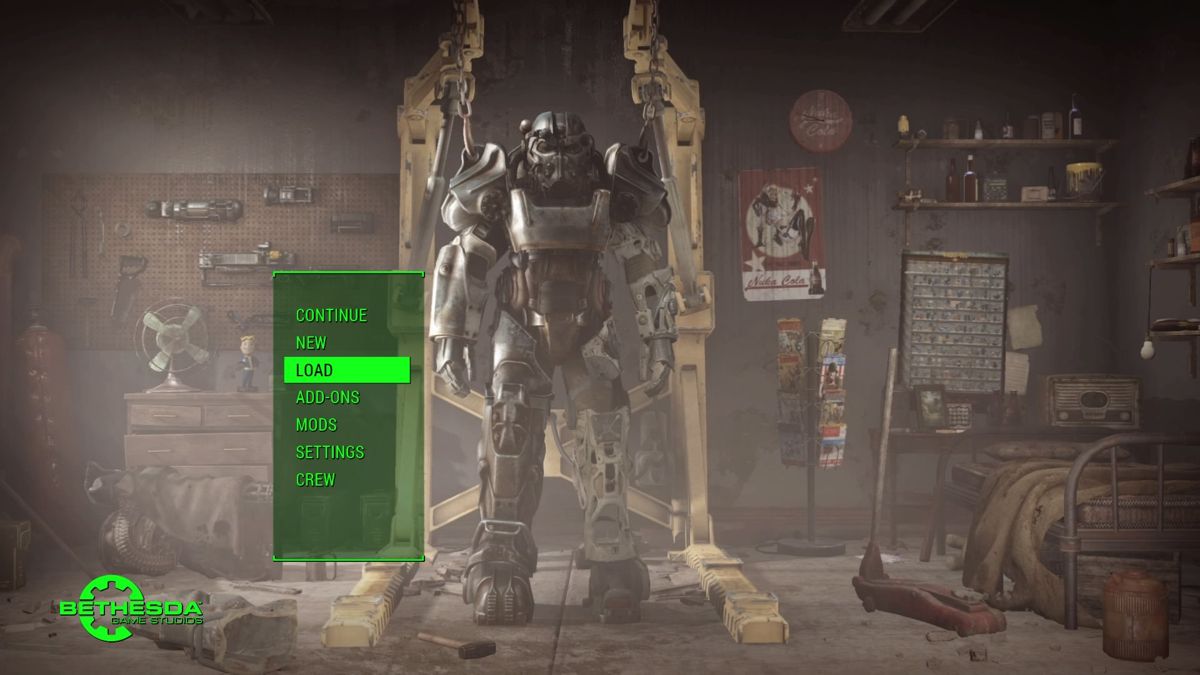Go to Settings
Viewport: 1200px width, 675px height.
pos(330,452)
